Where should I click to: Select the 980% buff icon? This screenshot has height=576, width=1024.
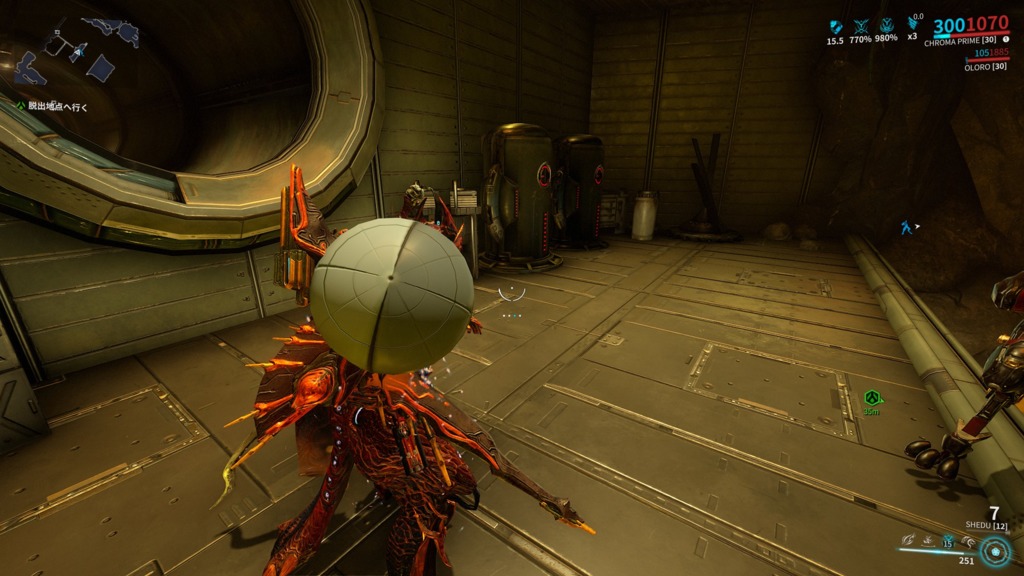(886, 25)
